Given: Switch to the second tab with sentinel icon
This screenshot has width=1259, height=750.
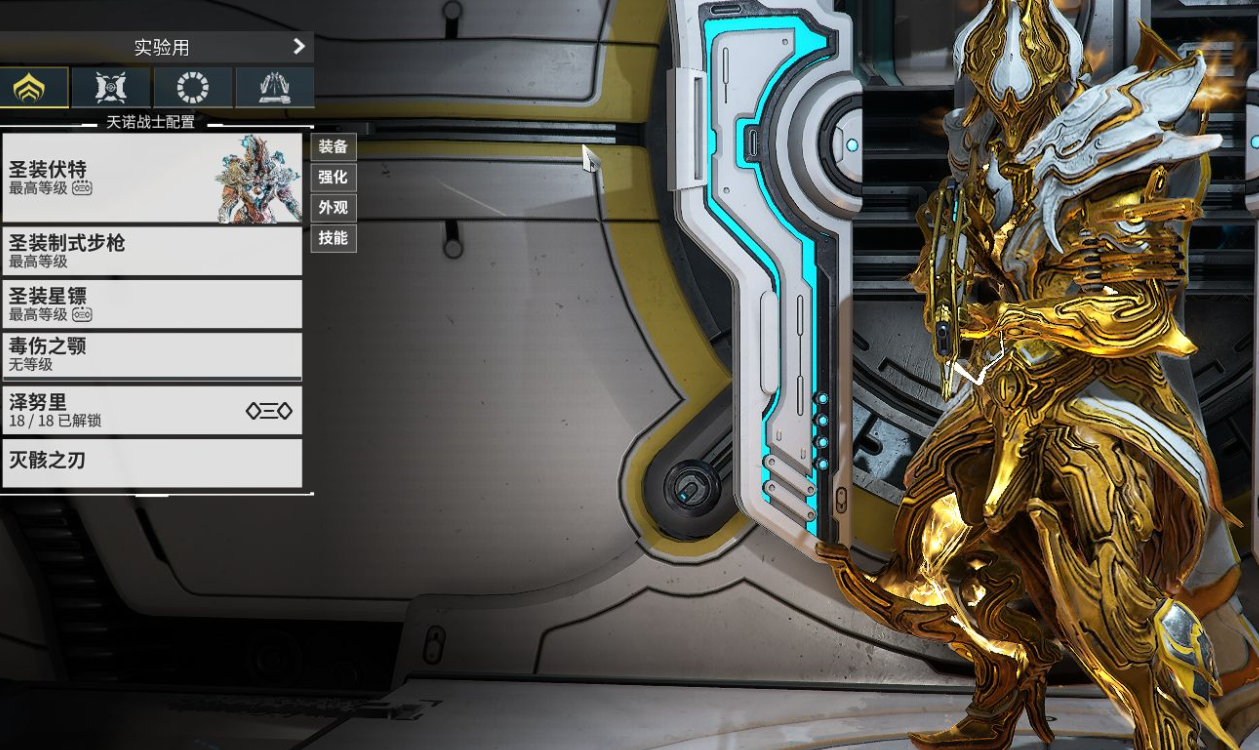Looking at the screenshot, I should (x=111, y=88).
